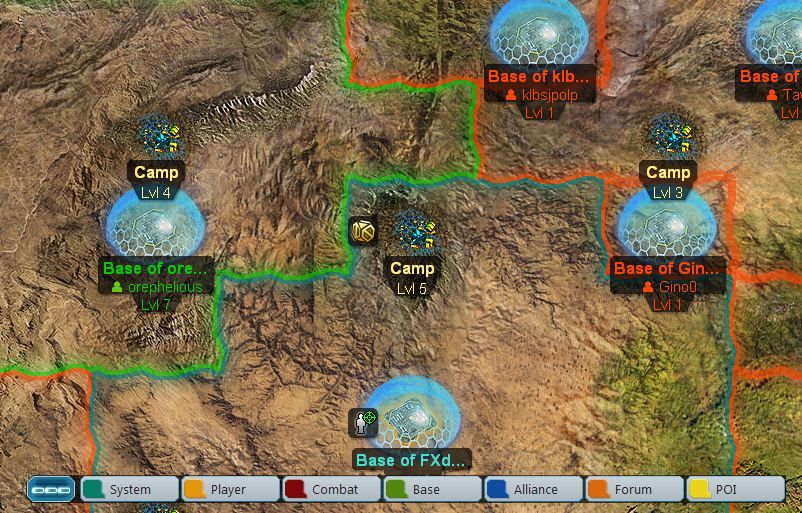This screenshot has width=802, height=513.
Task: Select the Base of FXd marker
Action: [x=411, y=415]
